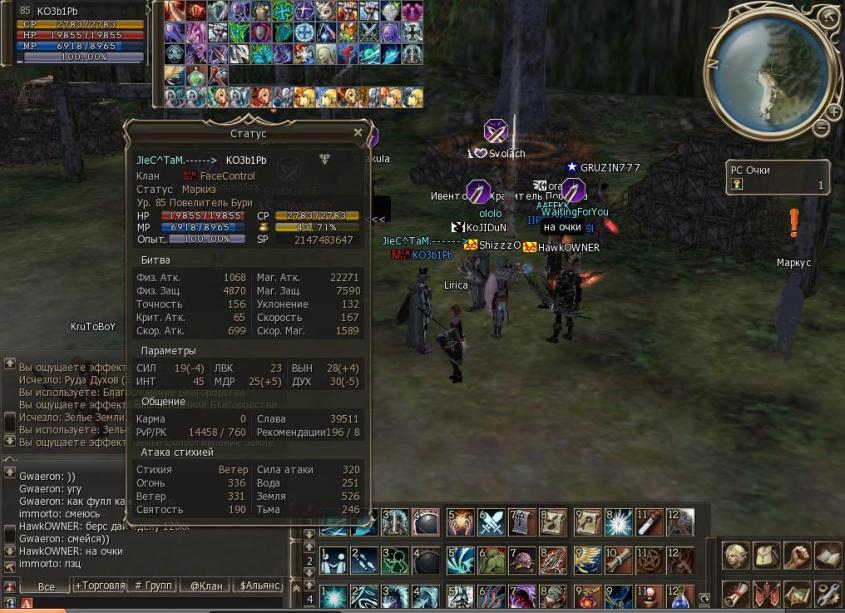This screenshot has width=845, height=613.
Task: Show the $Альянс chat tab
Action: pos(262,585)
